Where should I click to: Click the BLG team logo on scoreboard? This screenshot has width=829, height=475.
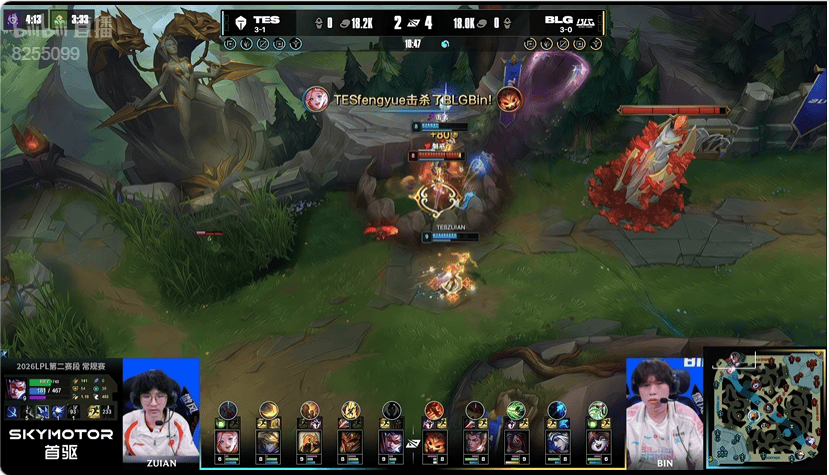(587, 21)
